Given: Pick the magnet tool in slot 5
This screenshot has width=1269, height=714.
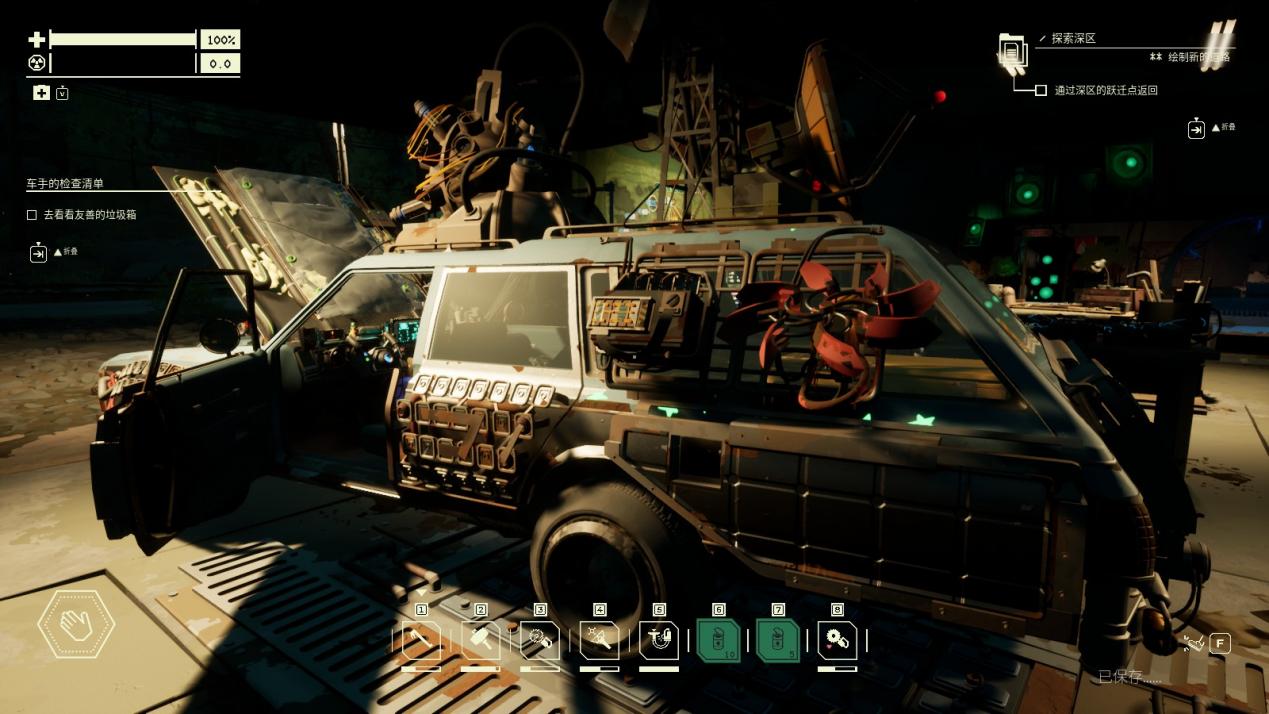Looking at the screenshot, I should [659, 640].
